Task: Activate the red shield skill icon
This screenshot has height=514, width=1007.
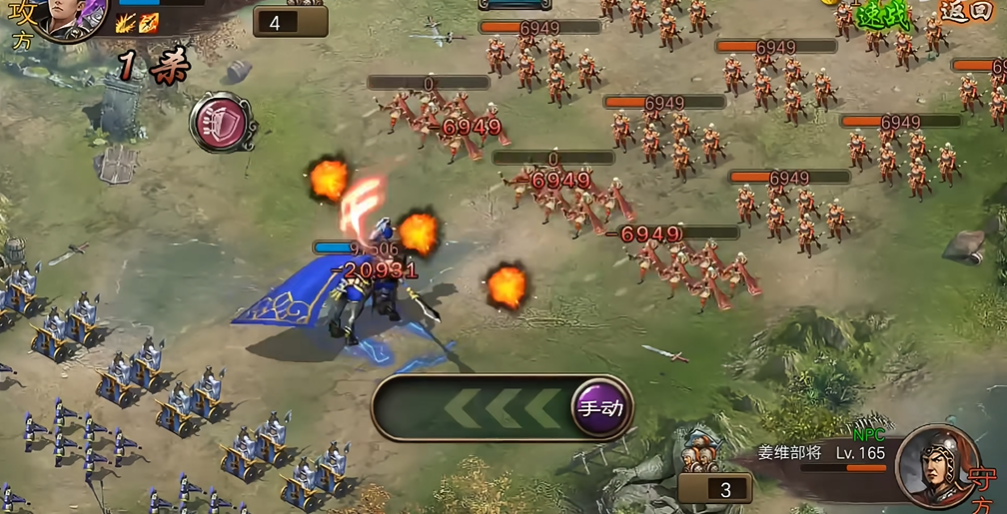Action: pos(222,123)
